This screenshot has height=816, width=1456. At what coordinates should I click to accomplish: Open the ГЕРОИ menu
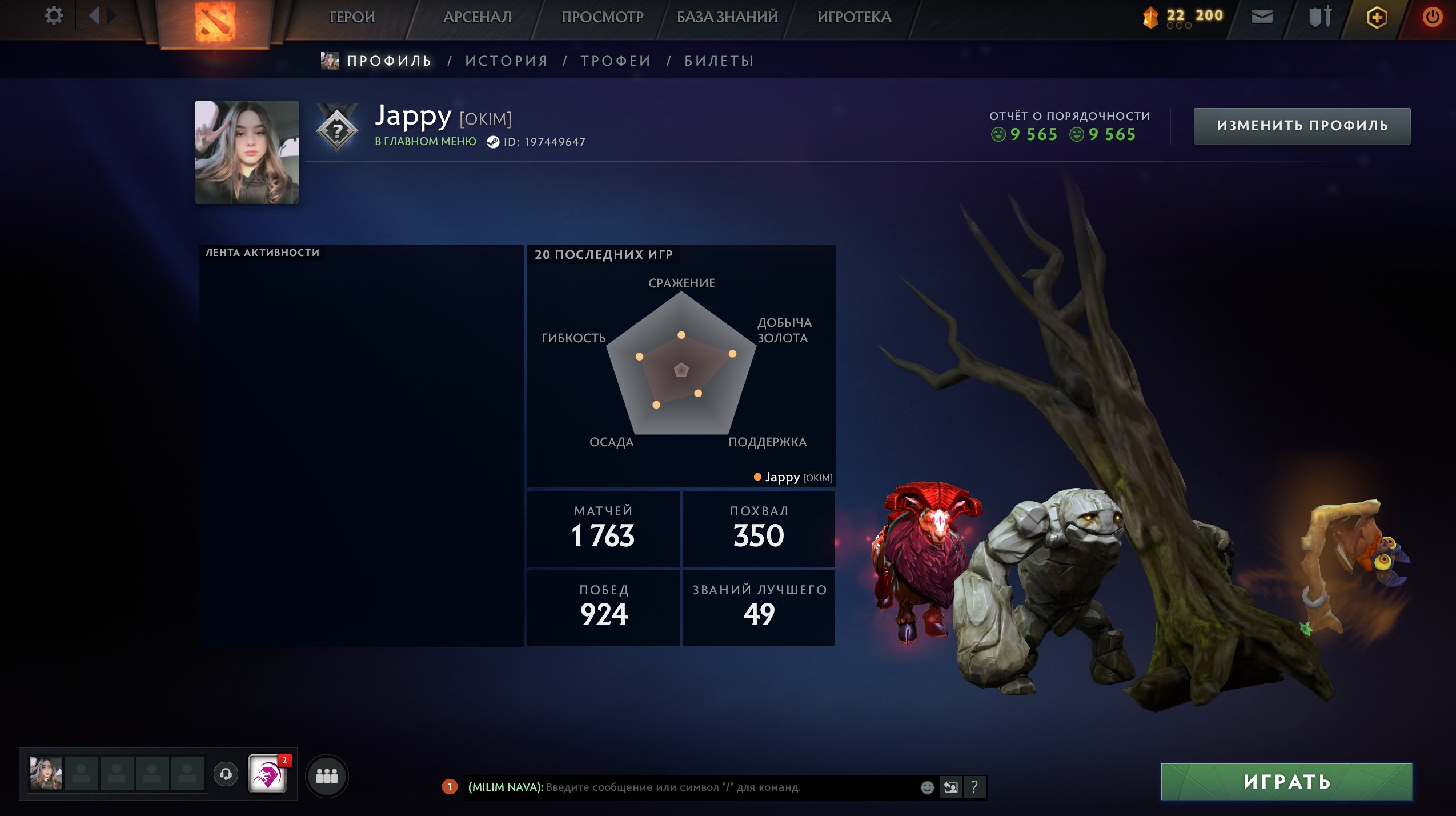(x=352, y=17)
